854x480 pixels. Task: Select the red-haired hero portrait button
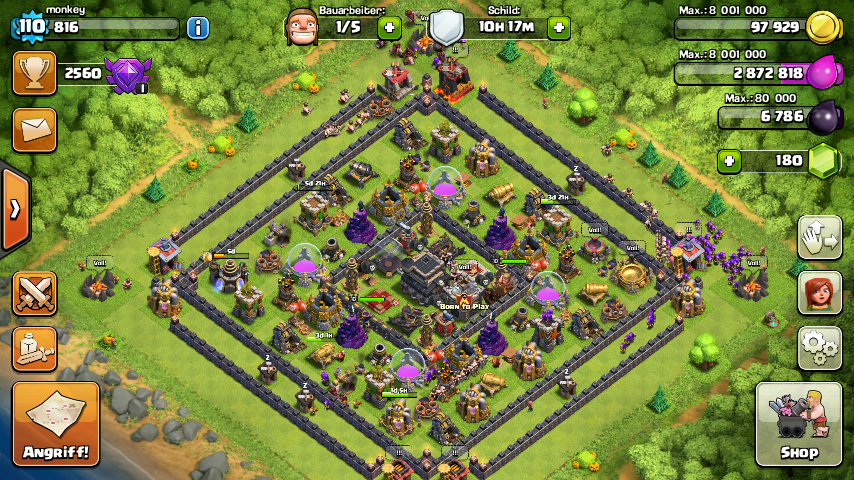coord(819,293)
